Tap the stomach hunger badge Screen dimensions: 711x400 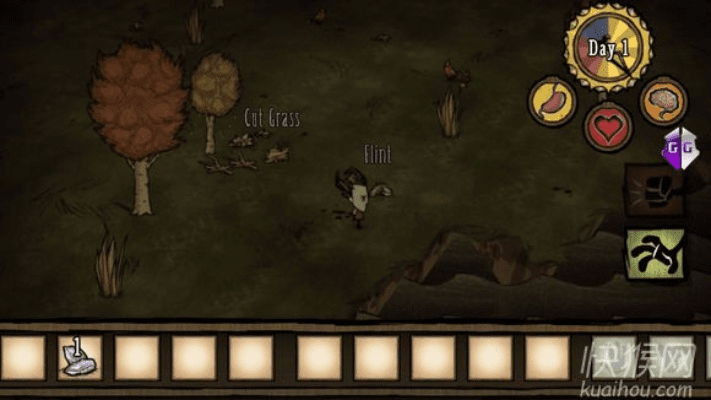553,103
